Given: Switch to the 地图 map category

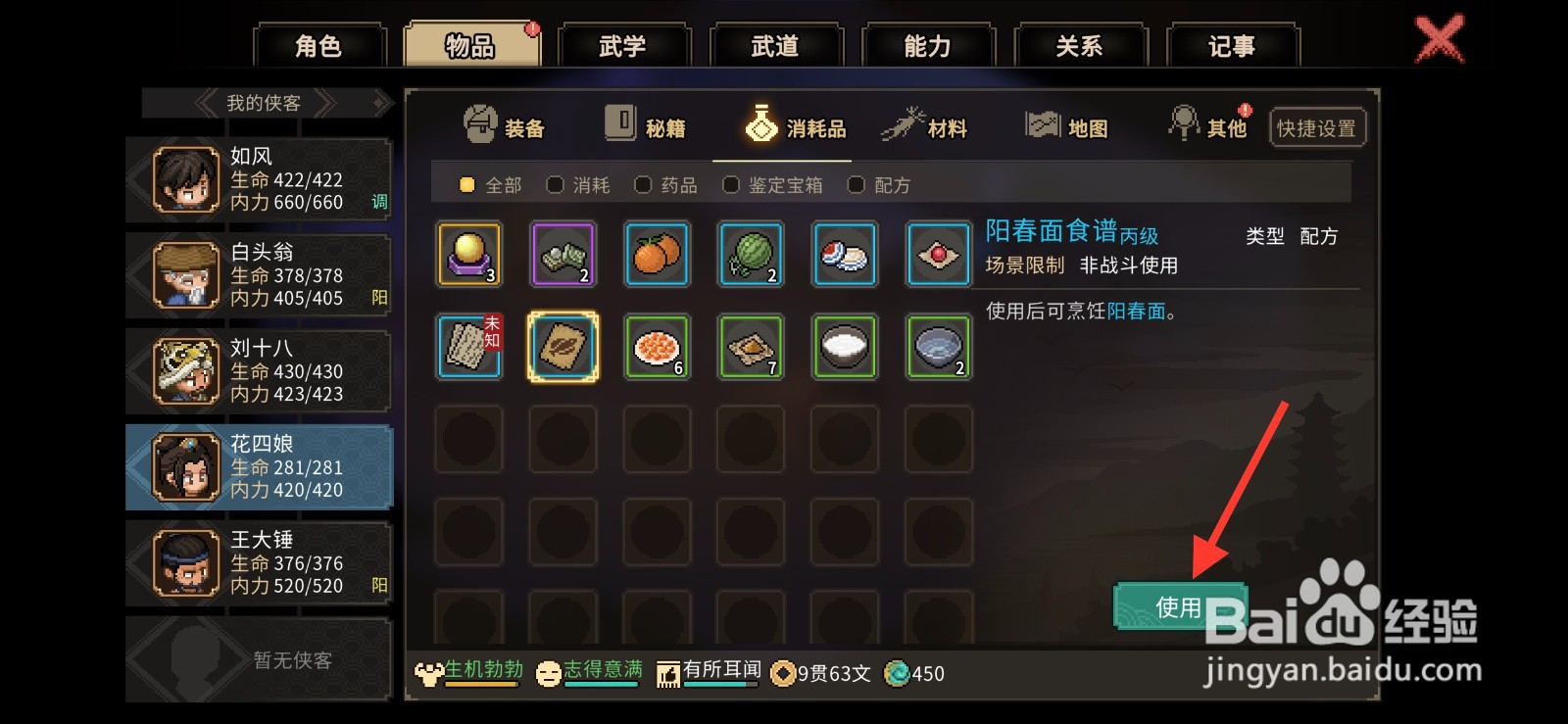Looking at the screenshot, I should [1068, 124].
